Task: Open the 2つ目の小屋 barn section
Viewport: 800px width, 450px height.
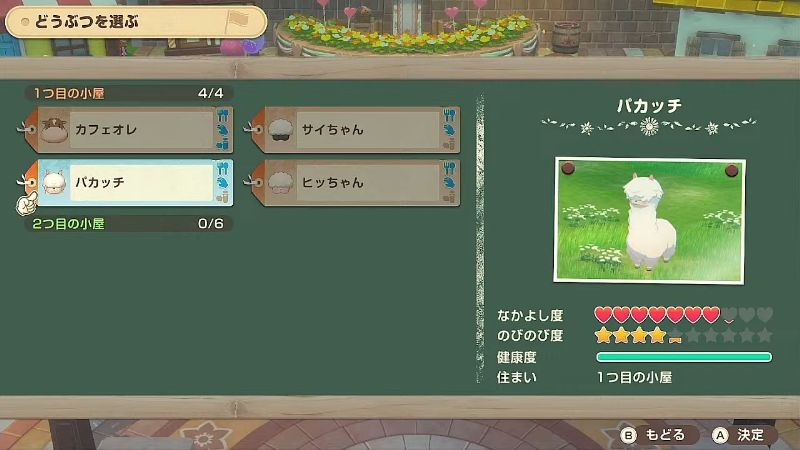Action: [128, 223]
